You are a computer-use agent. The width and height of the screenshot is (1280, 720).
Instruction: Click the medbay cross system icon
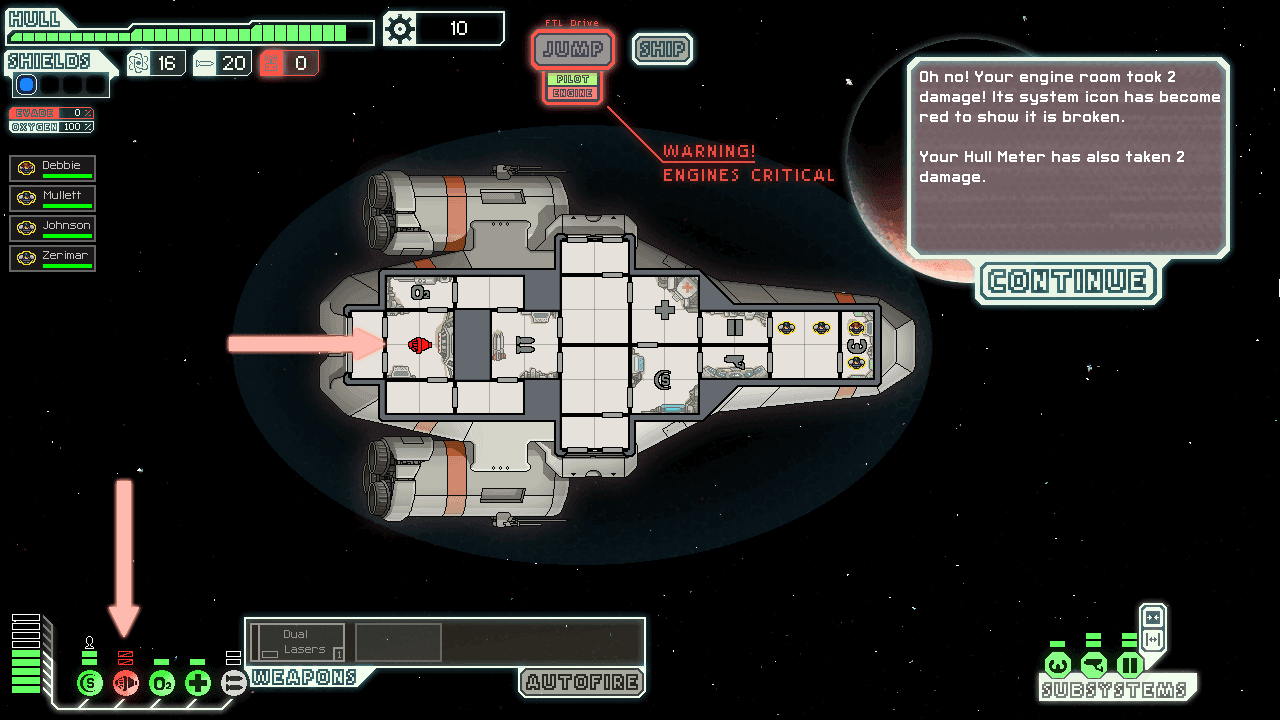[x=198, y=684]
